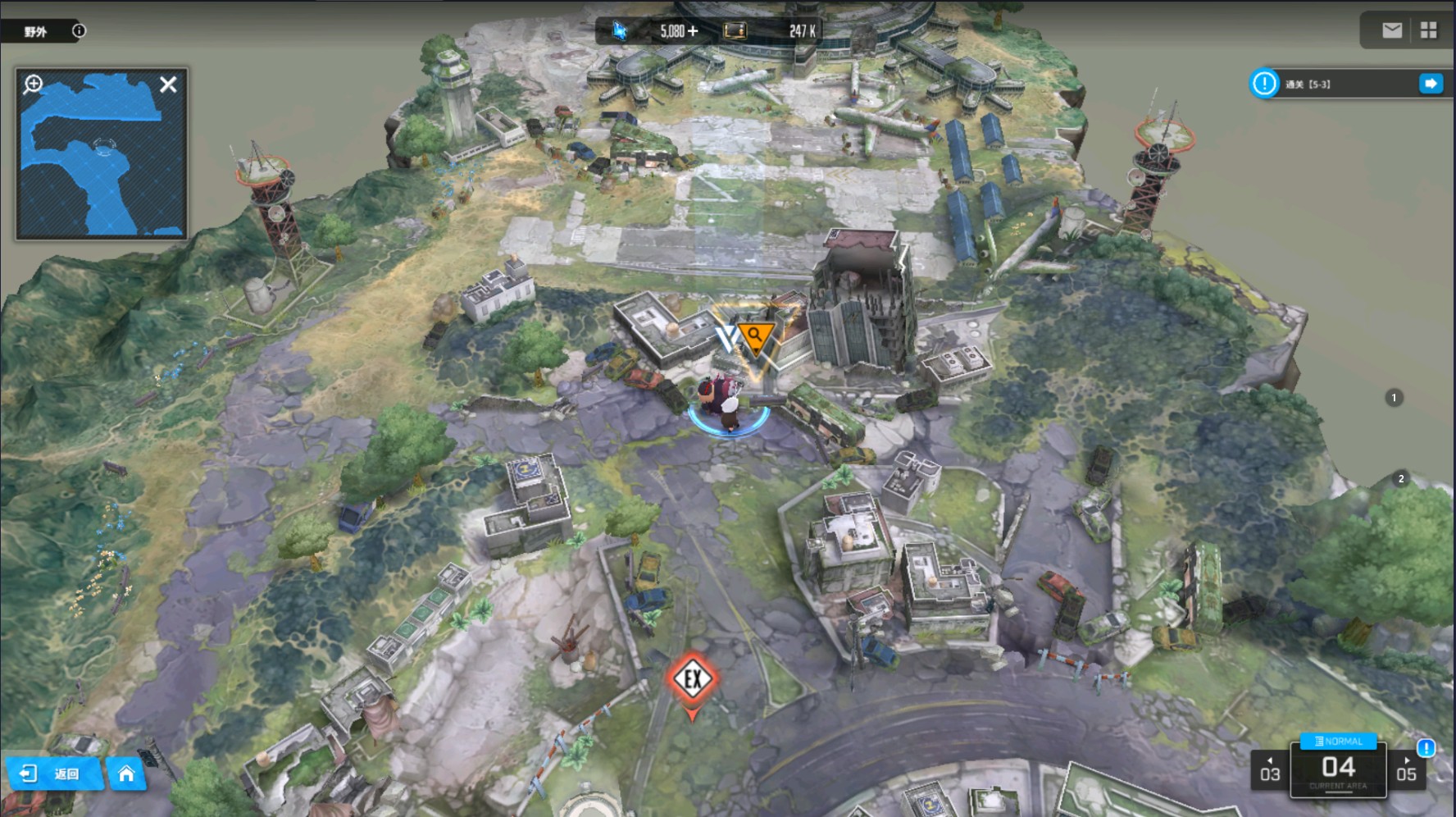Select the map marker numbered 2
1456x817 pixels.
tap(1400, 478)
